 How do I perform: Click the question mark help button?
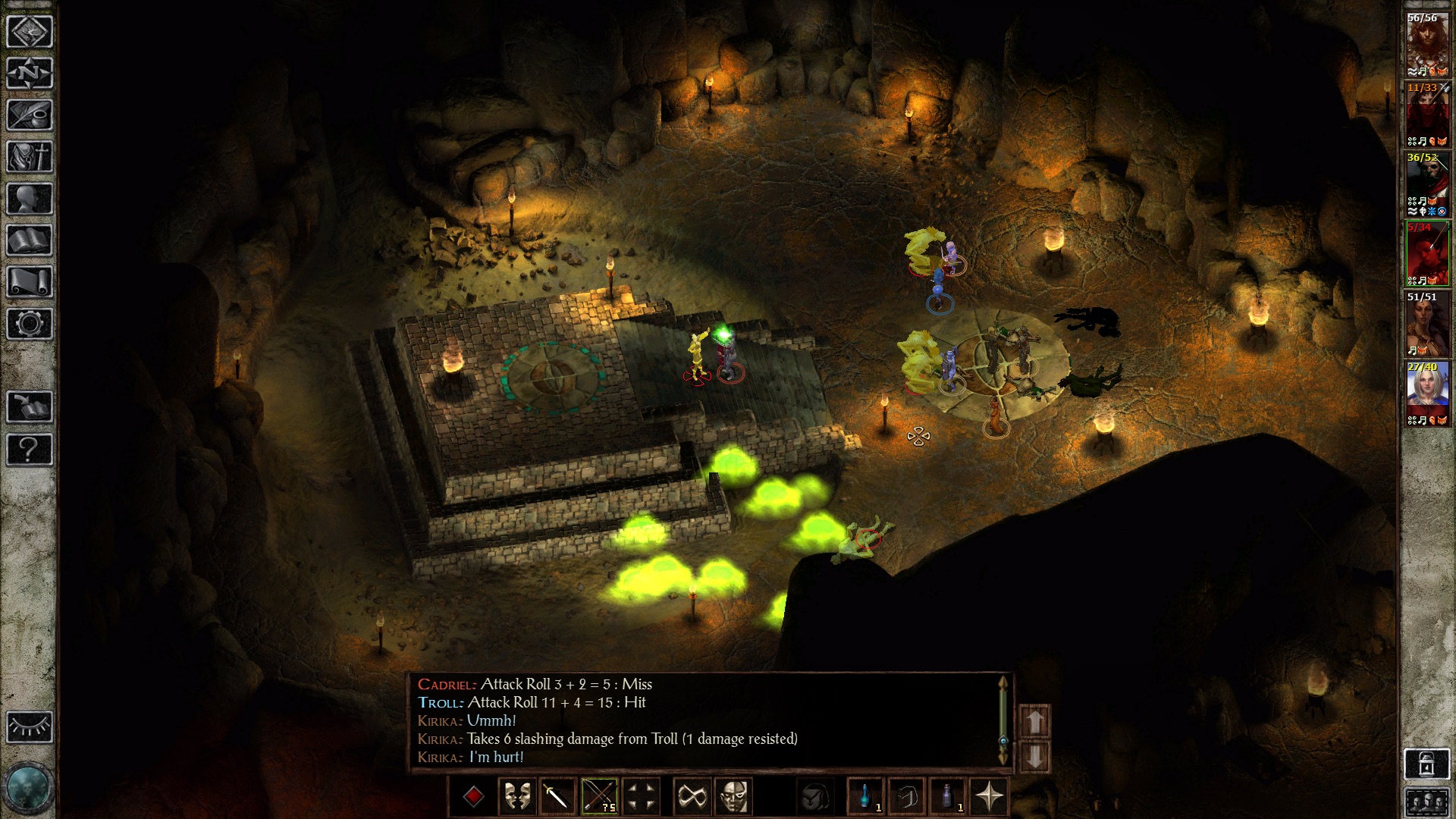(30, 450)
